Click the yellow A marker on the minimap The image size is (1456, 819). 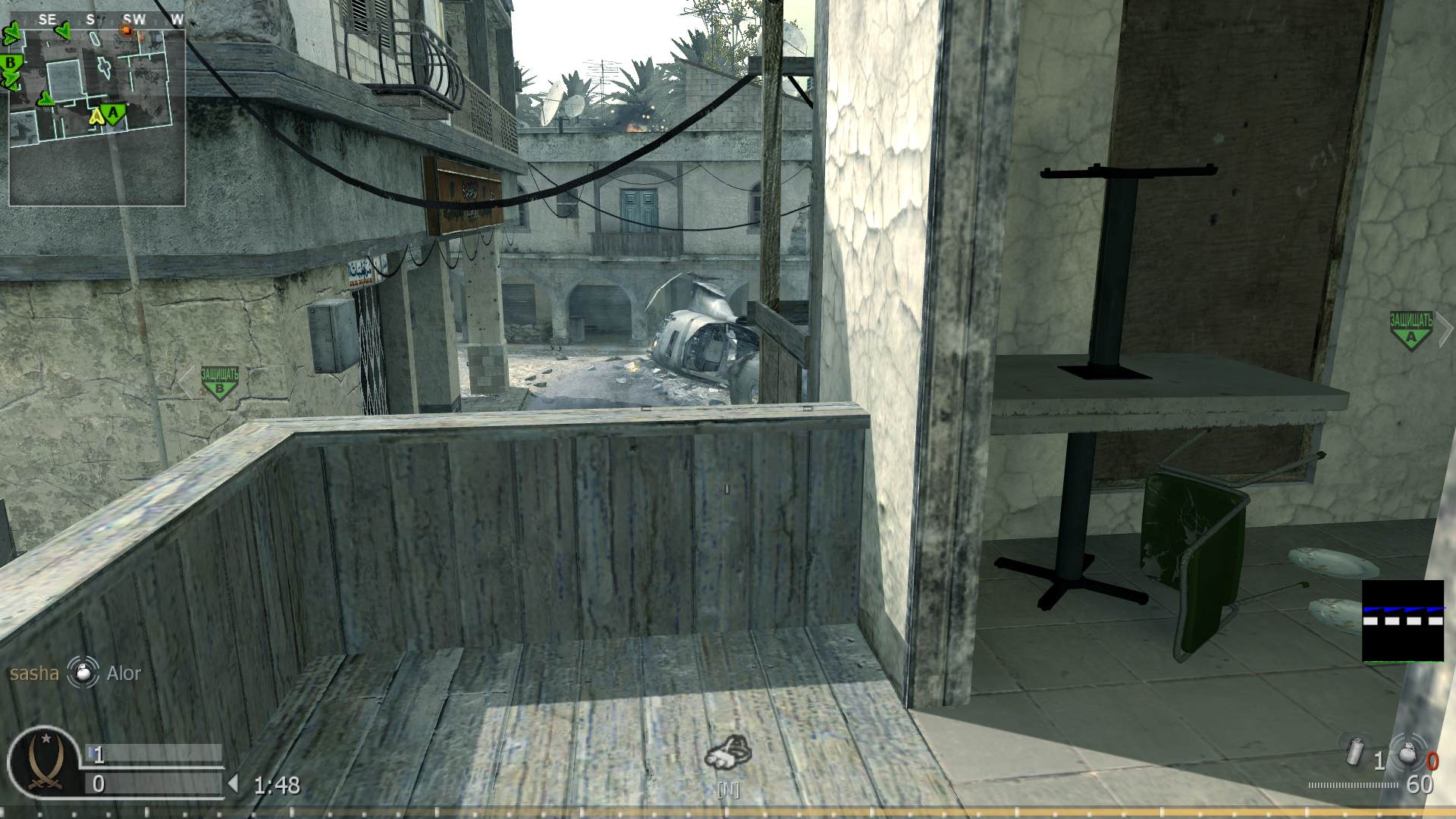coord(96,118)
